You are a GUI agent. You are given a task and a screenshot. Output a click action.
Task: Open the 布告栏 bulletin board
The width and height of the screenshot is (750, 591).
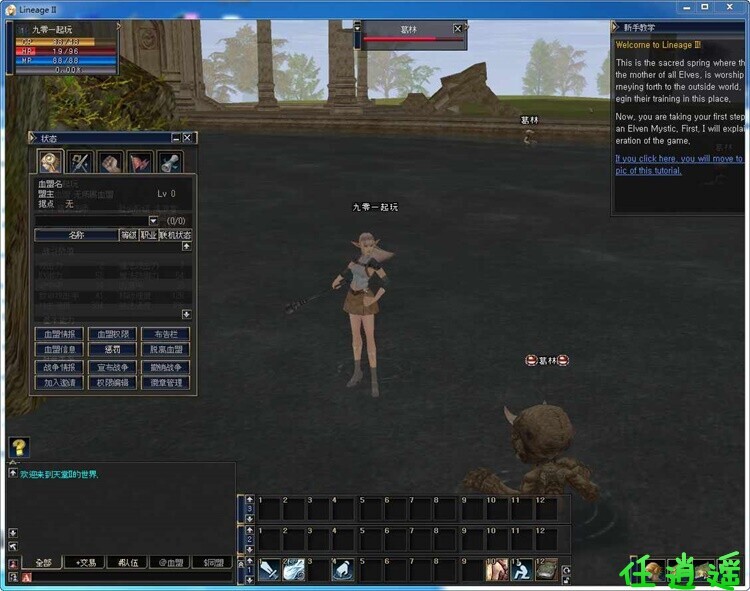(165, 334)
